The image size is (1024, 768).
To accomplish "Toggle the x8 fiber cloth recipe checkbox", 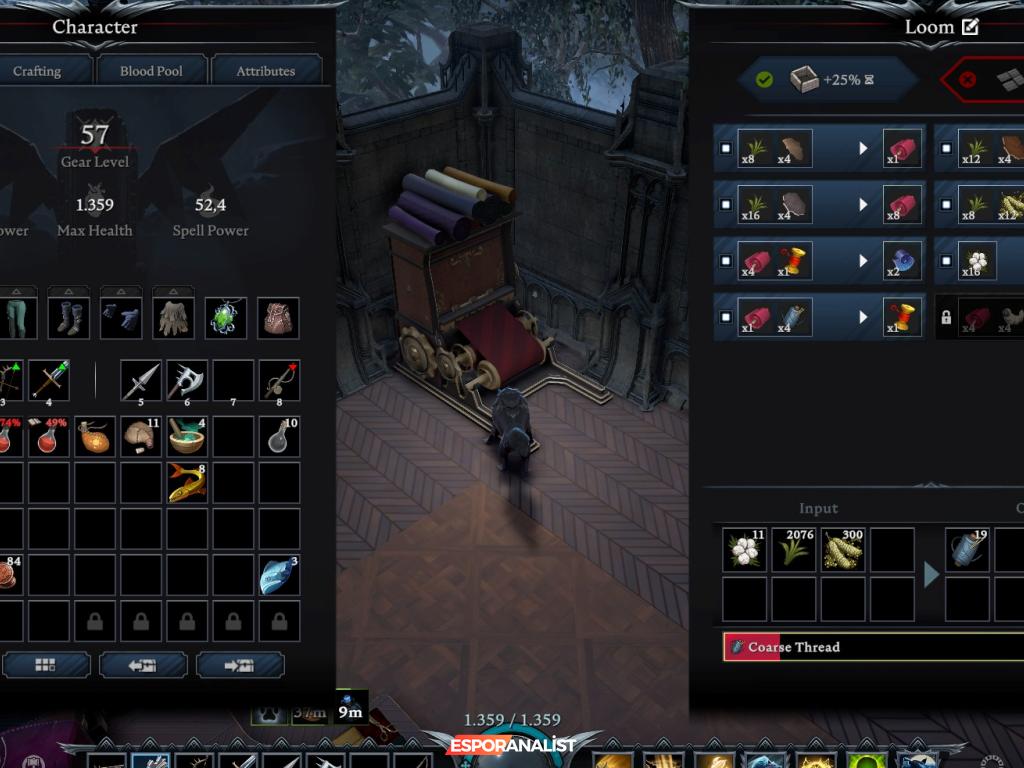I will pyautogui.click(x=726, y=149).
